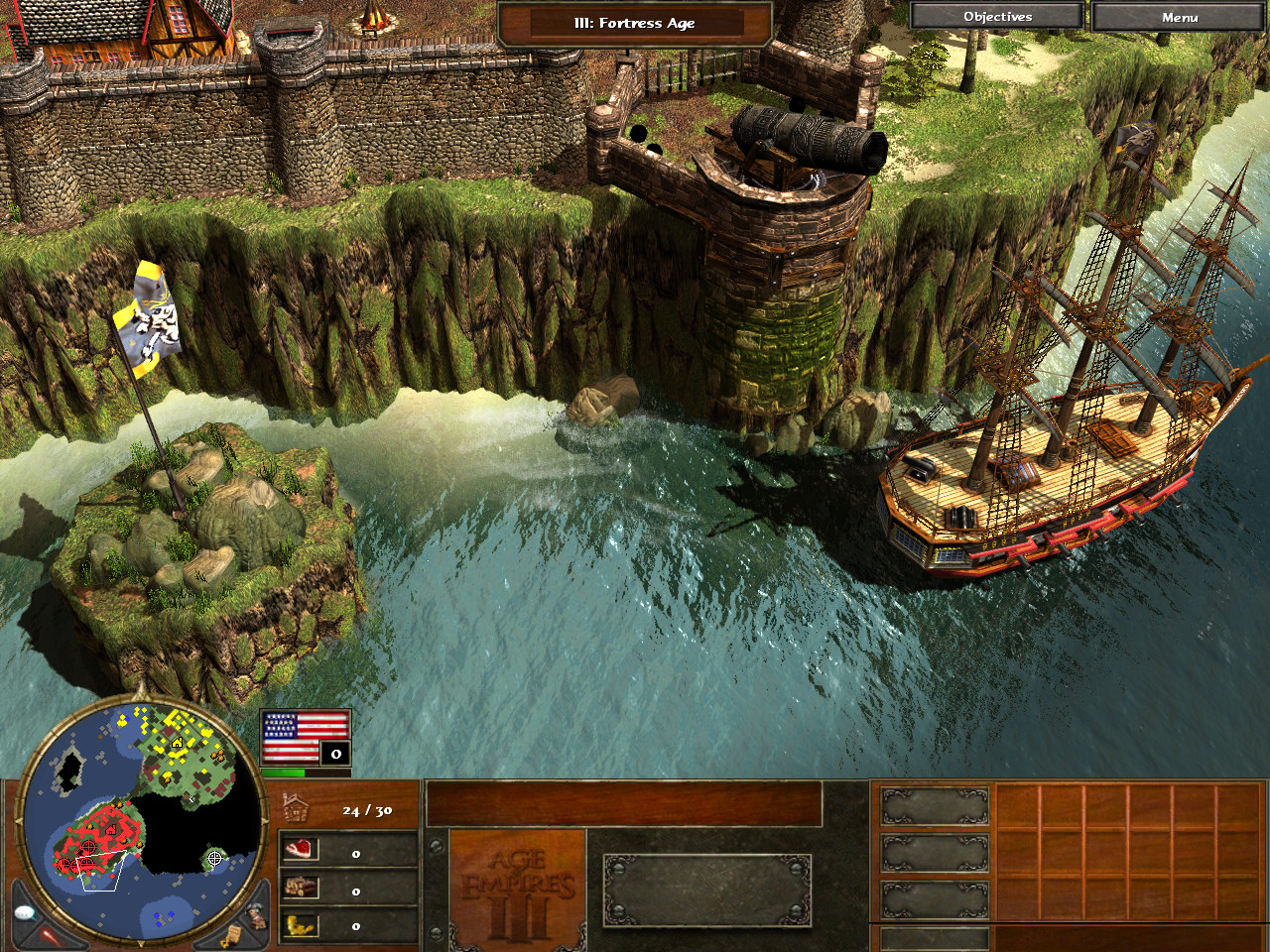This screenshot has width=1270, height=952.
Task: Click the explorer portrait icon by minimap
Action: tap(256, 914)
